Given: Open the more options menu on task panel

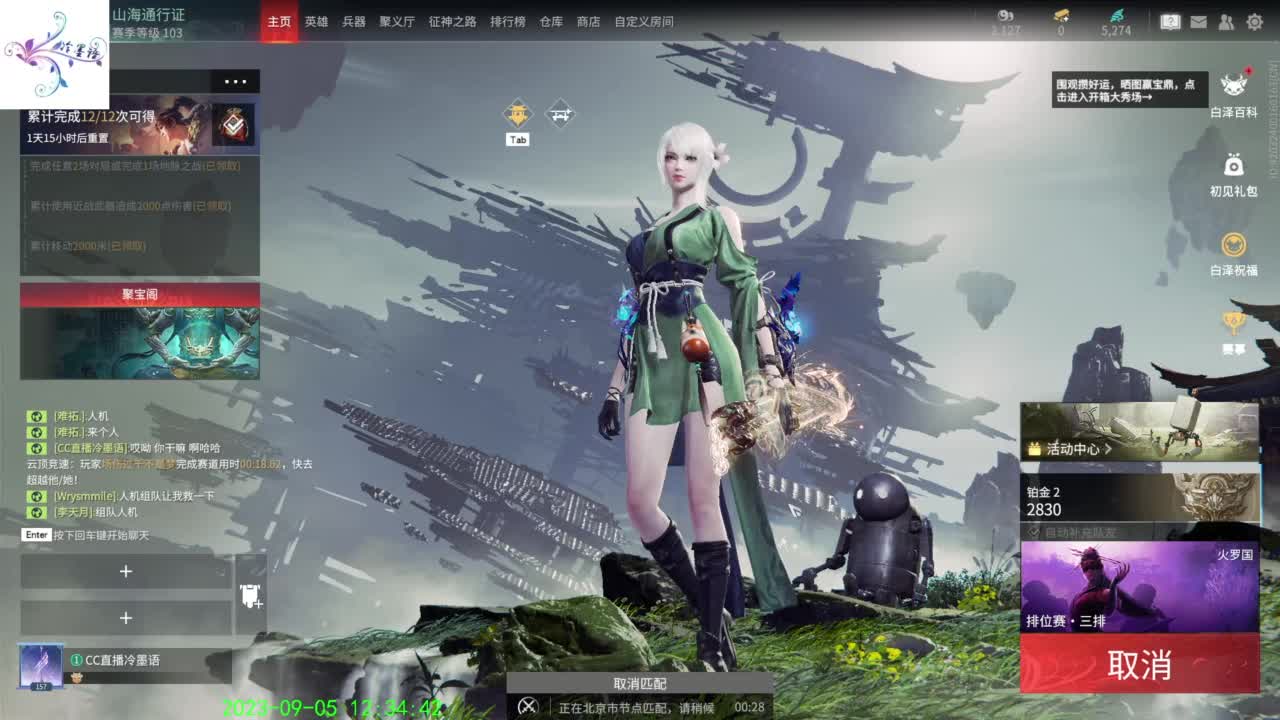Looking at the screenshot, I should point(237,81).
